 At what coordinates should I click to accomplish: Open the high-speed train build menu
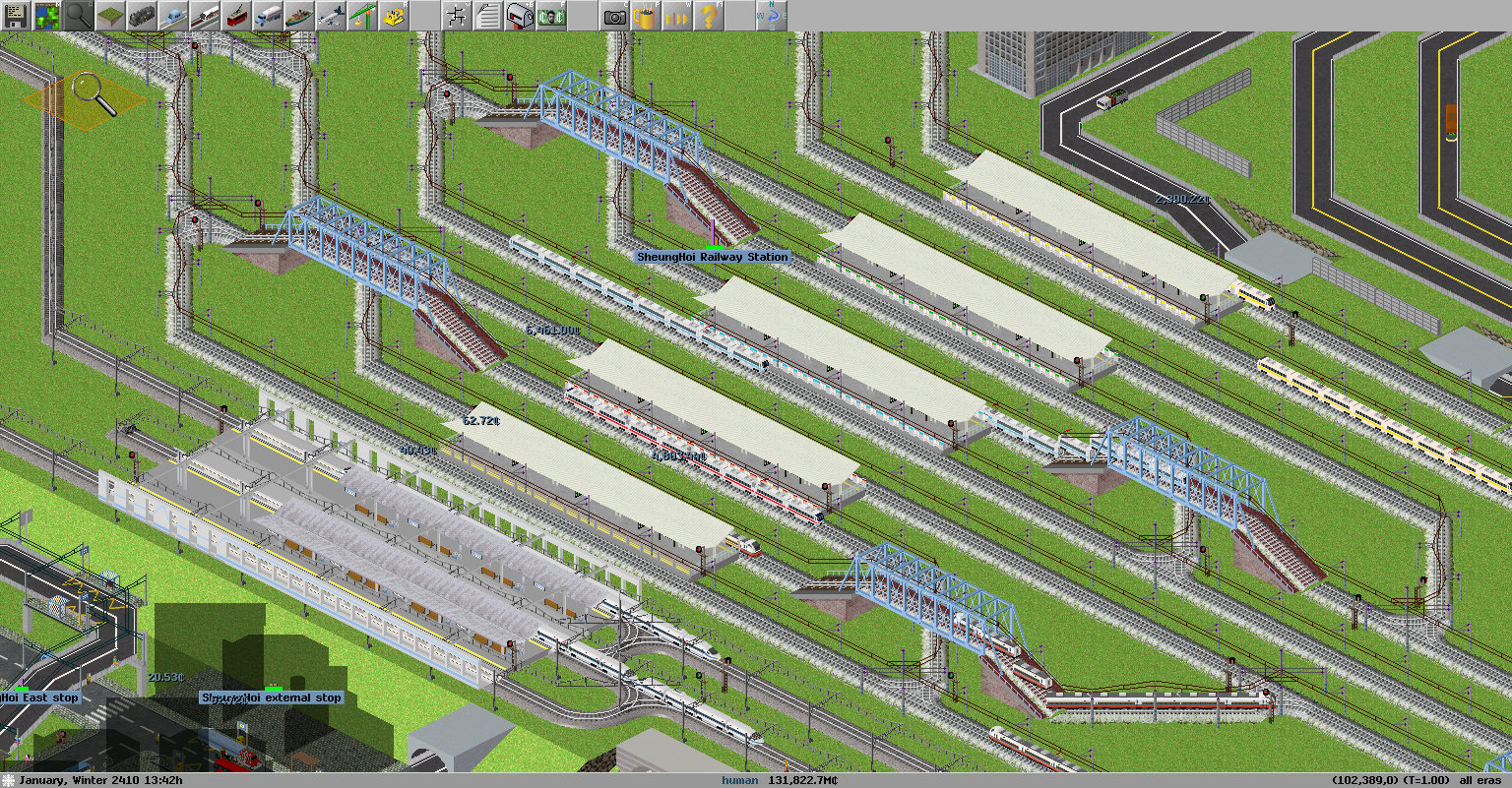[205, 16]
